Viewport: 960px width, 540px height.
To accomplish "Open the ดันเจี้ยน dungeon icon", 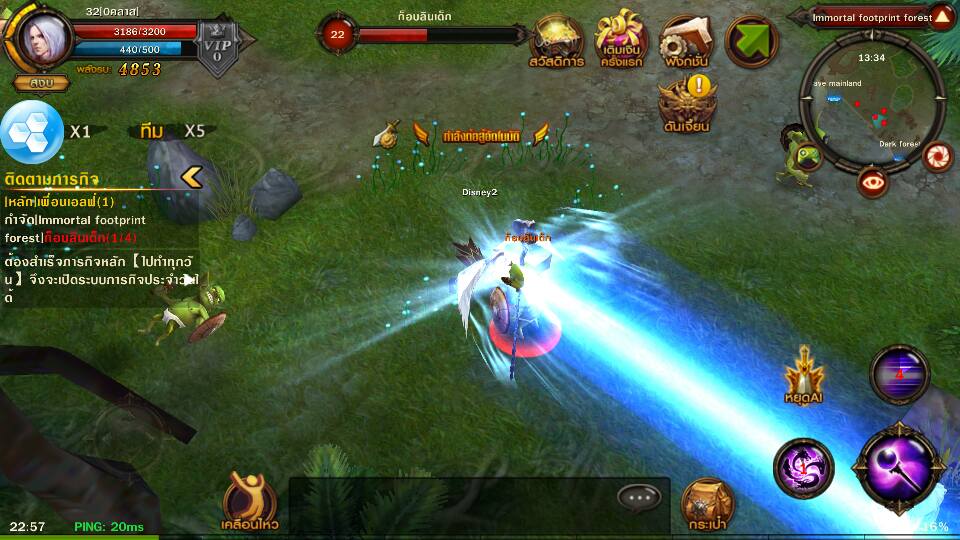I will pyautogui.click(x=686, y=104).
